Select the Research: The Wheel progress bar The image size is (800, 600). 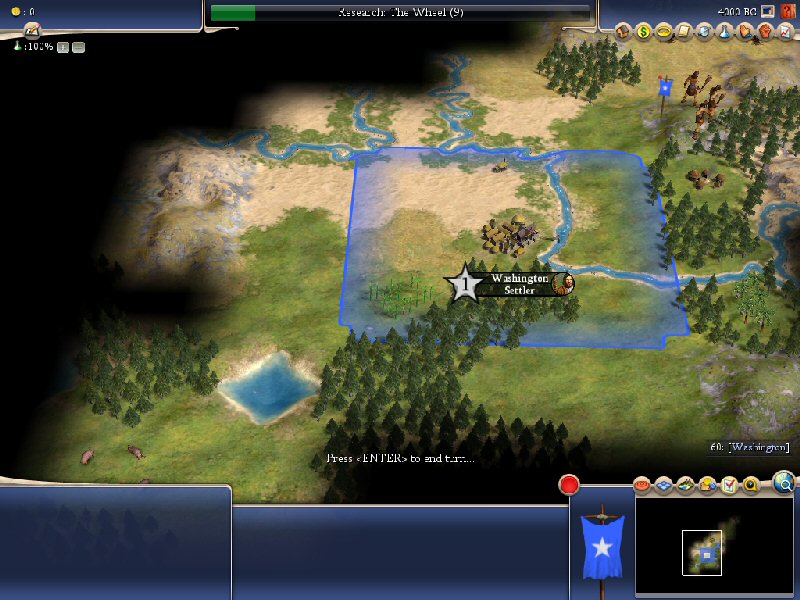point(400,13)
